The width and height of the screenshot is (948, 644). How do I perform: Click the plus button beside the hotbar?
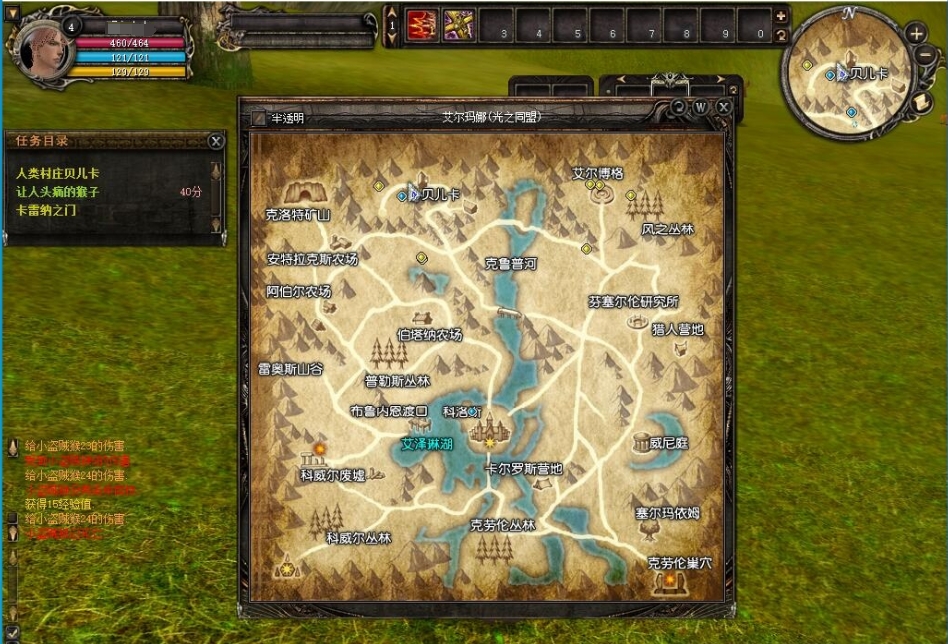781,16
